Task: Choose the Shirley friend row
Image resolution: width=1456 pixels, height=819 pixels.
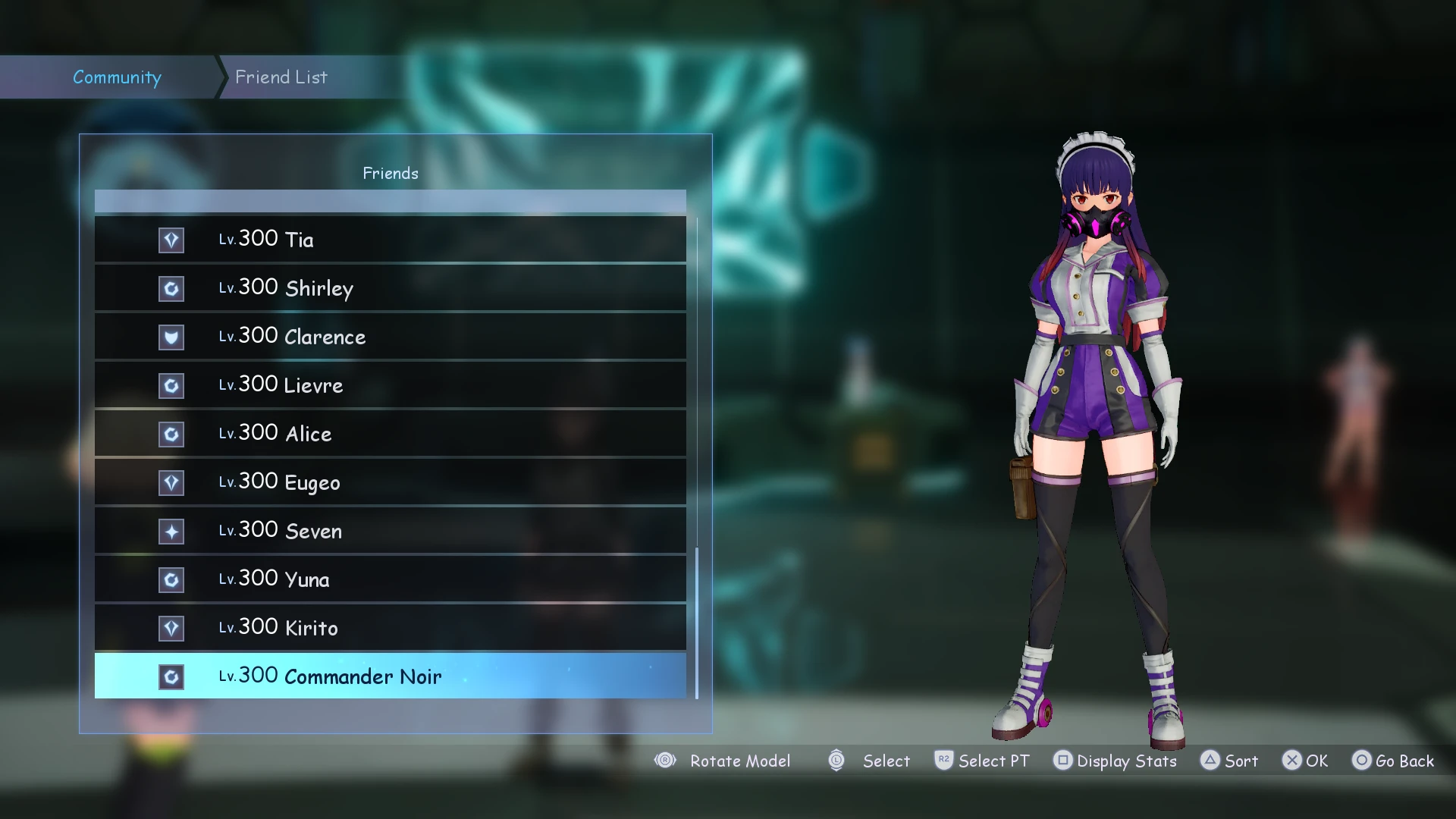Action: 390,288
